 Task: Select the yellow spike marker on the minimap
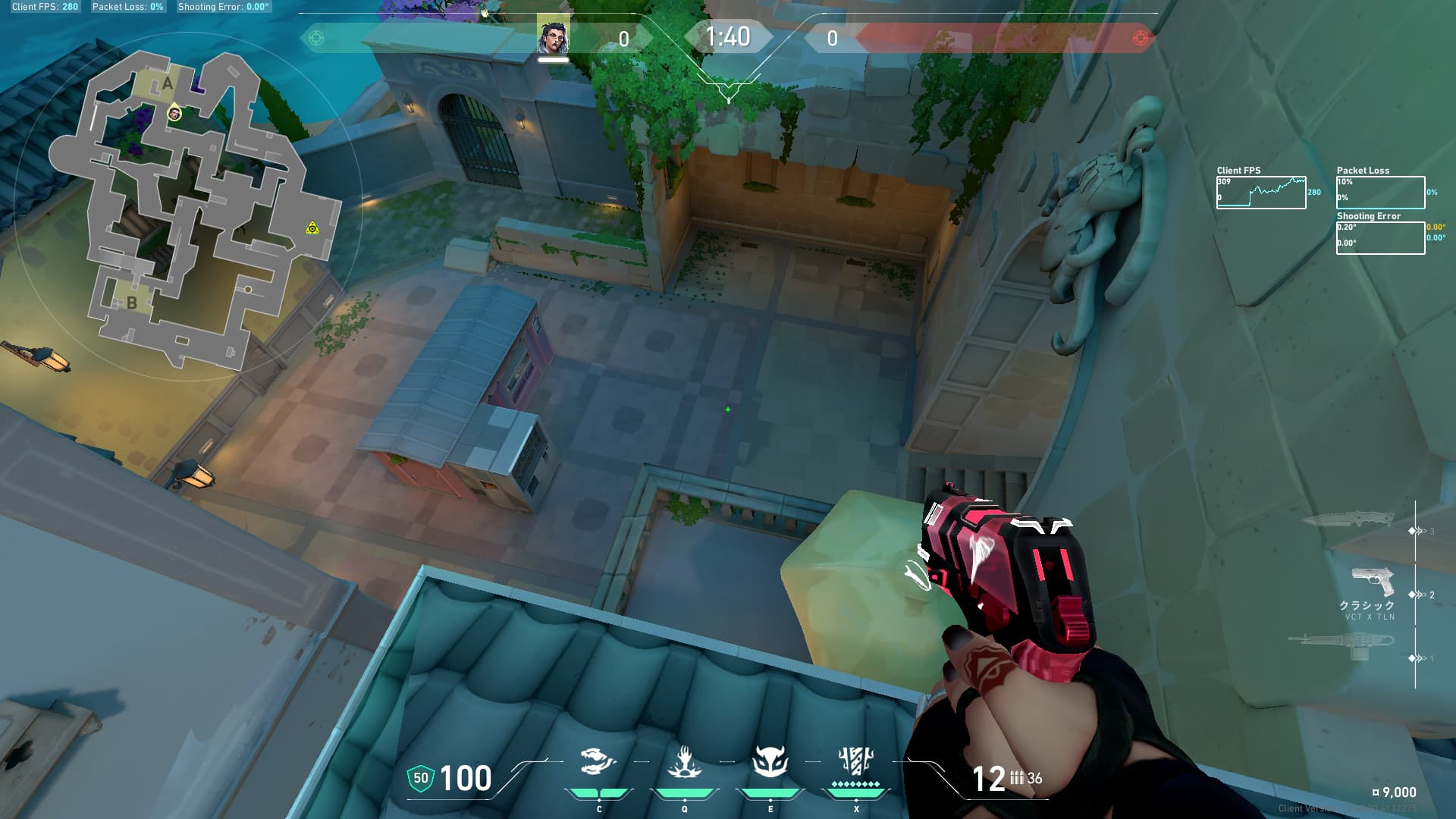pyautogui.click(x=312, y=228)
